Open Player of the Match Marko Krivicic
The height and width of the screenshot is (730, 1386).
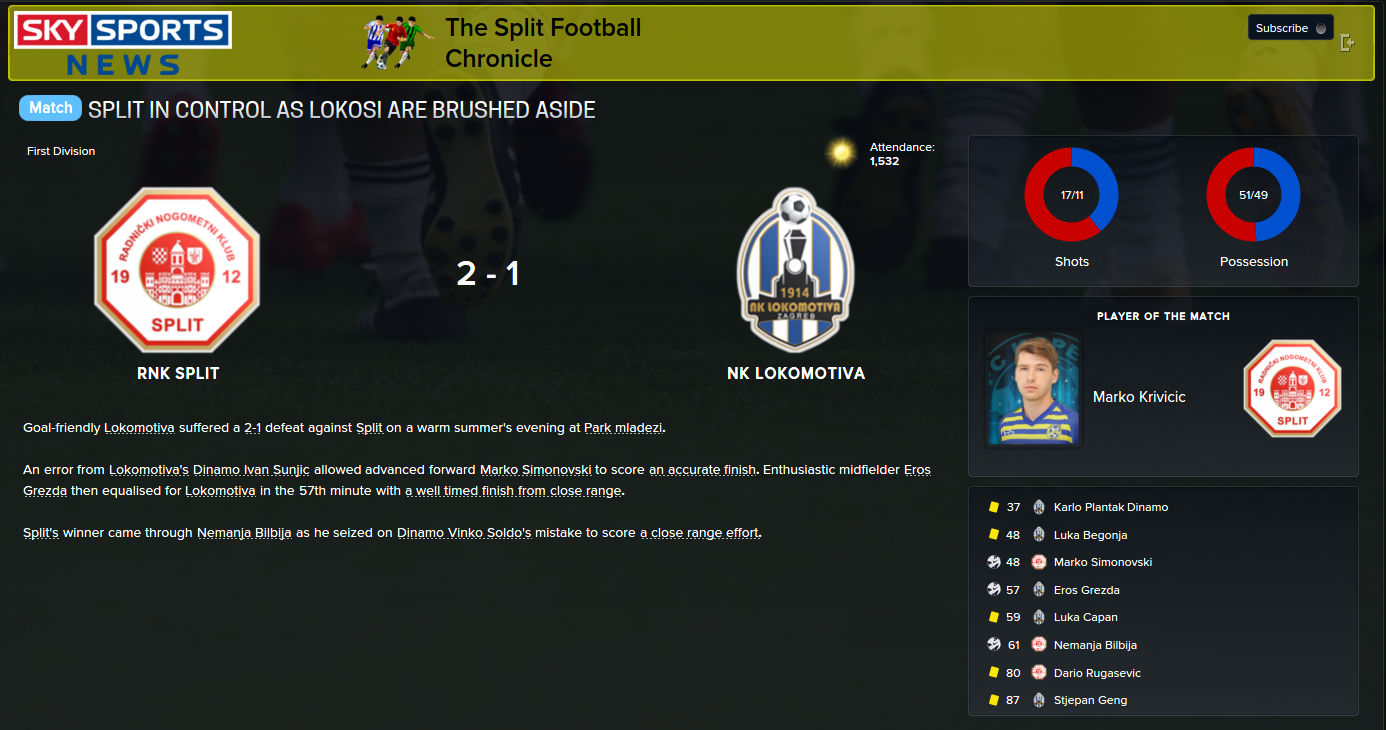click(1139, 397)
